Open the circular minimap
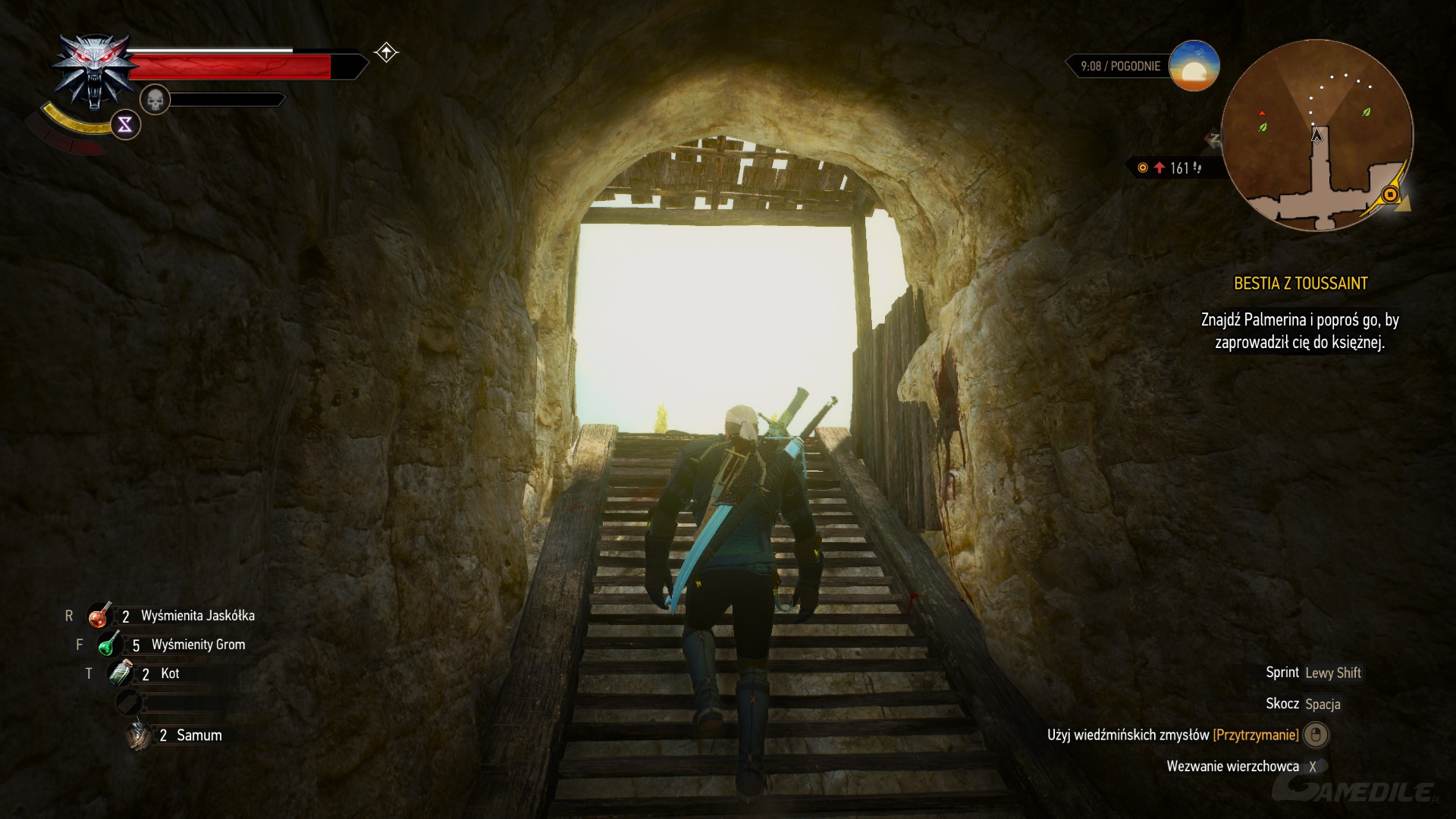Screen dimensions: 1456x819 pos(1316,135)
